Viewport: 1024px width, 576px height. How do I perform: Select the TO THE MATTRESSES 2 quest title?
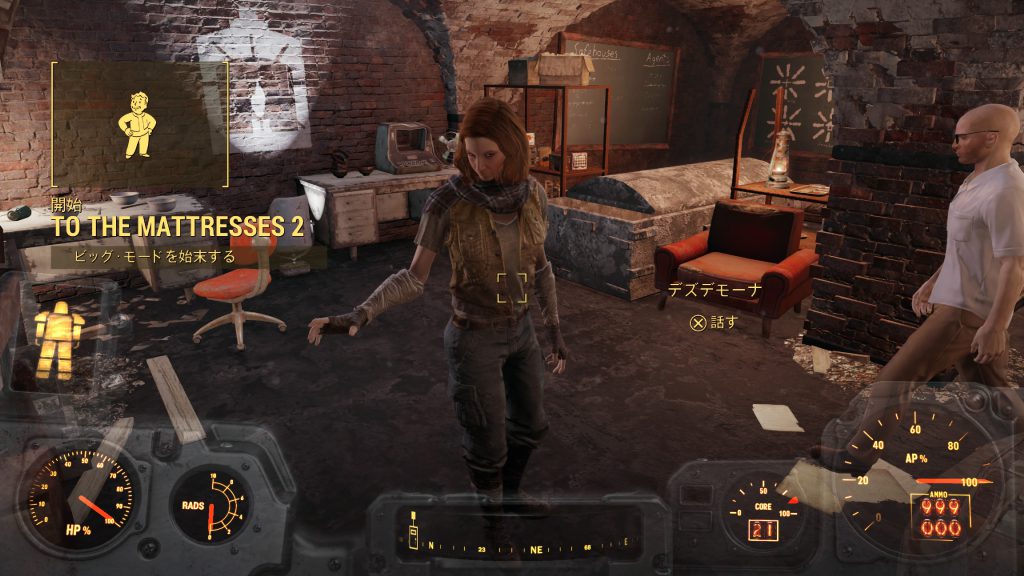(x=178, y=227)
